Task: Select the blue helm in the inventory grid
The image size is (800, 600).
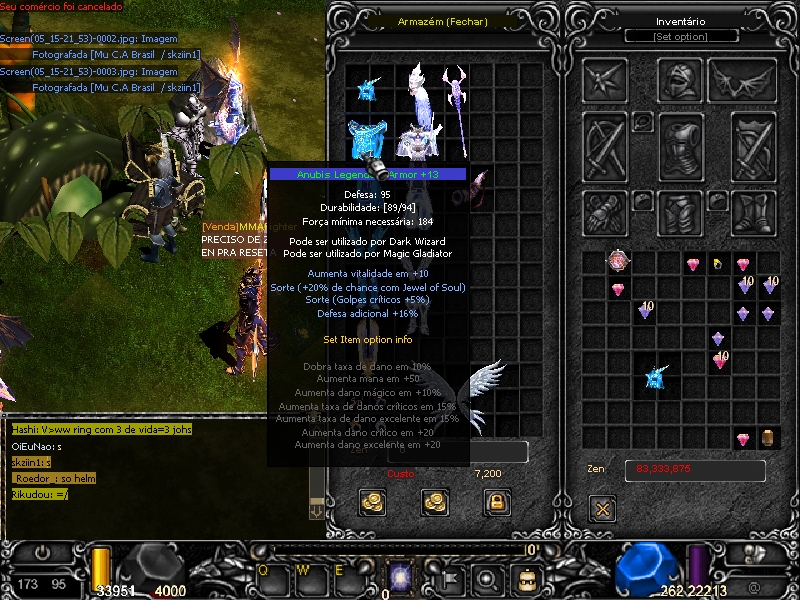Action: point(656,377)
